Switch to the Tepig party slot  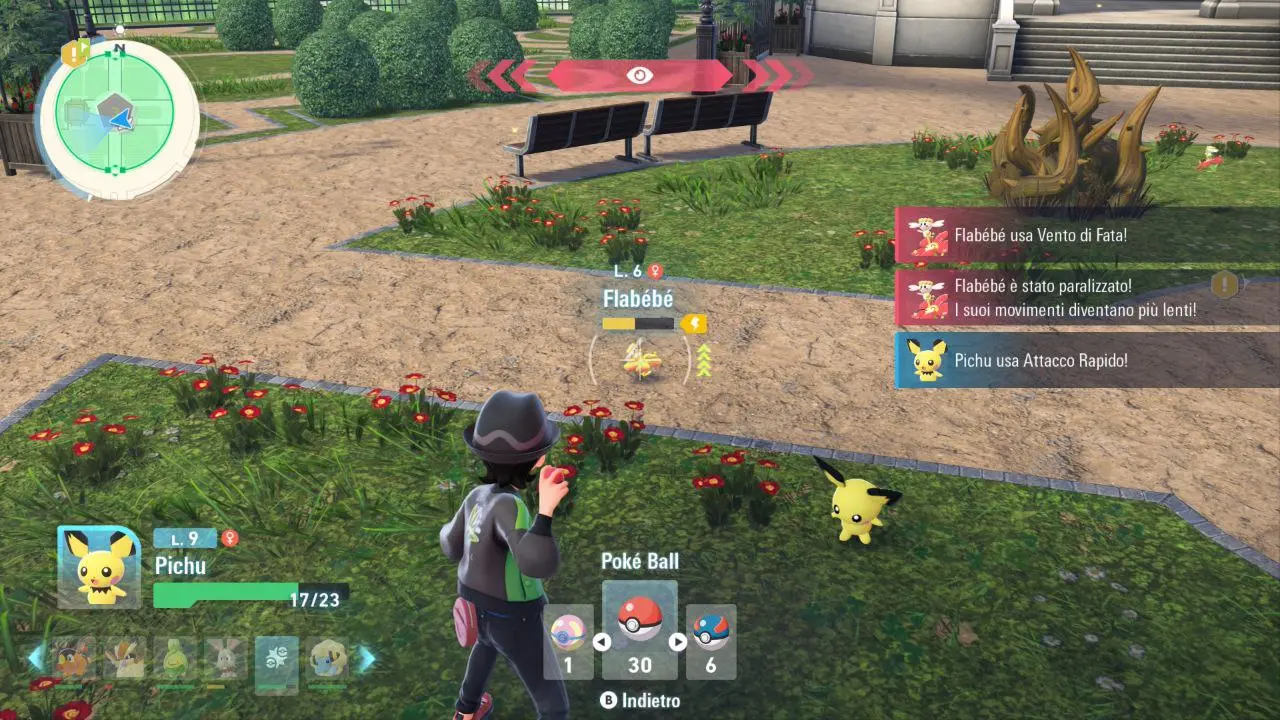click(x=74, y=660)
